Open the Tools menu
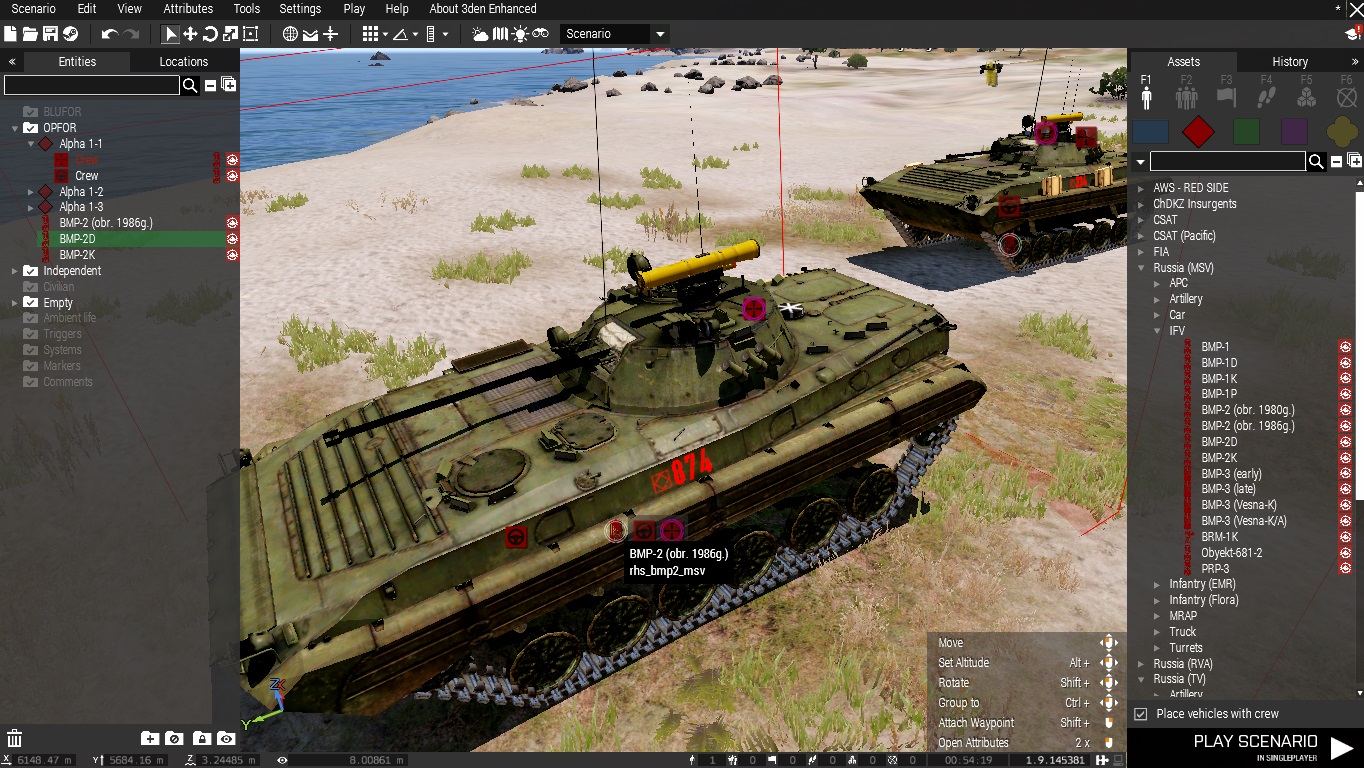Screen dimensions: 1364x768 tap(246, 9)
